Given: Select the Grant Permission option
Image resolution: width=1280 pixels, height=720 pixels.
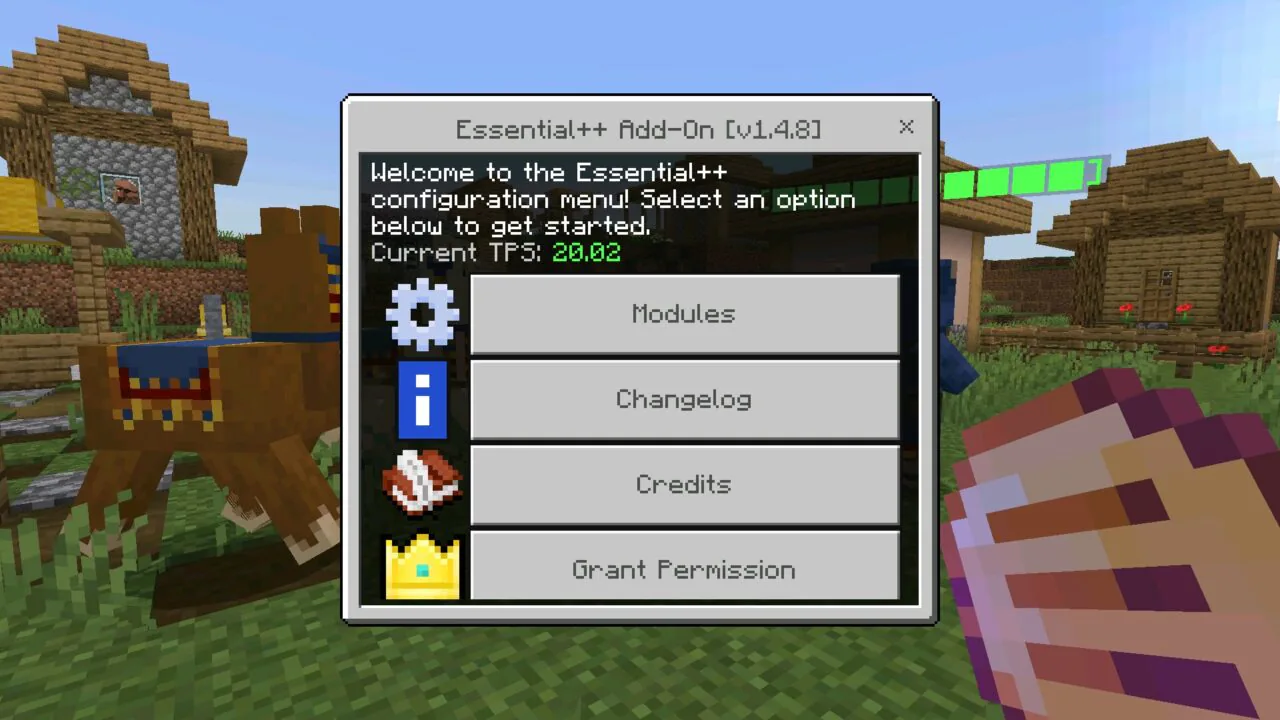Looking at the screenshot, I should coord(684,569).
